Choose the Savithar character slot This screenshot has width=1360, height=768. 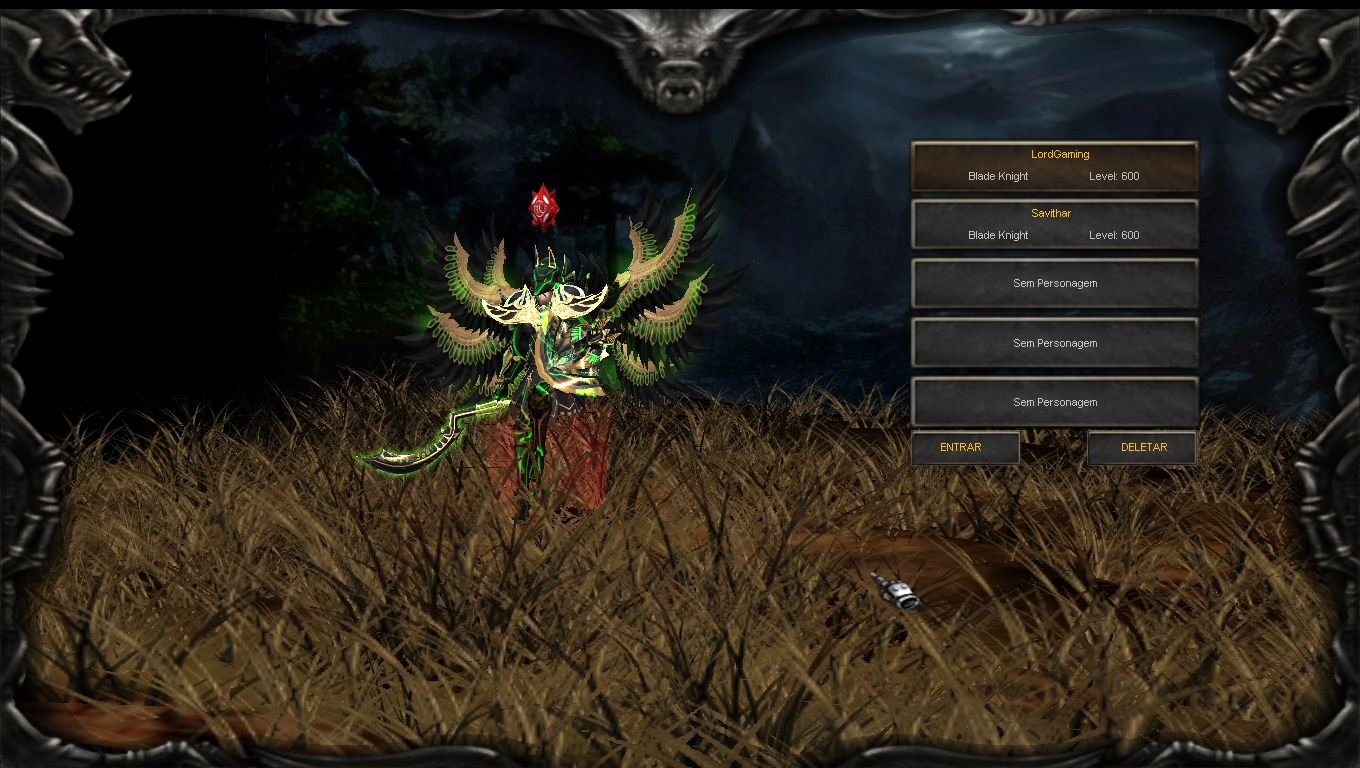[x=1054, y=225]
